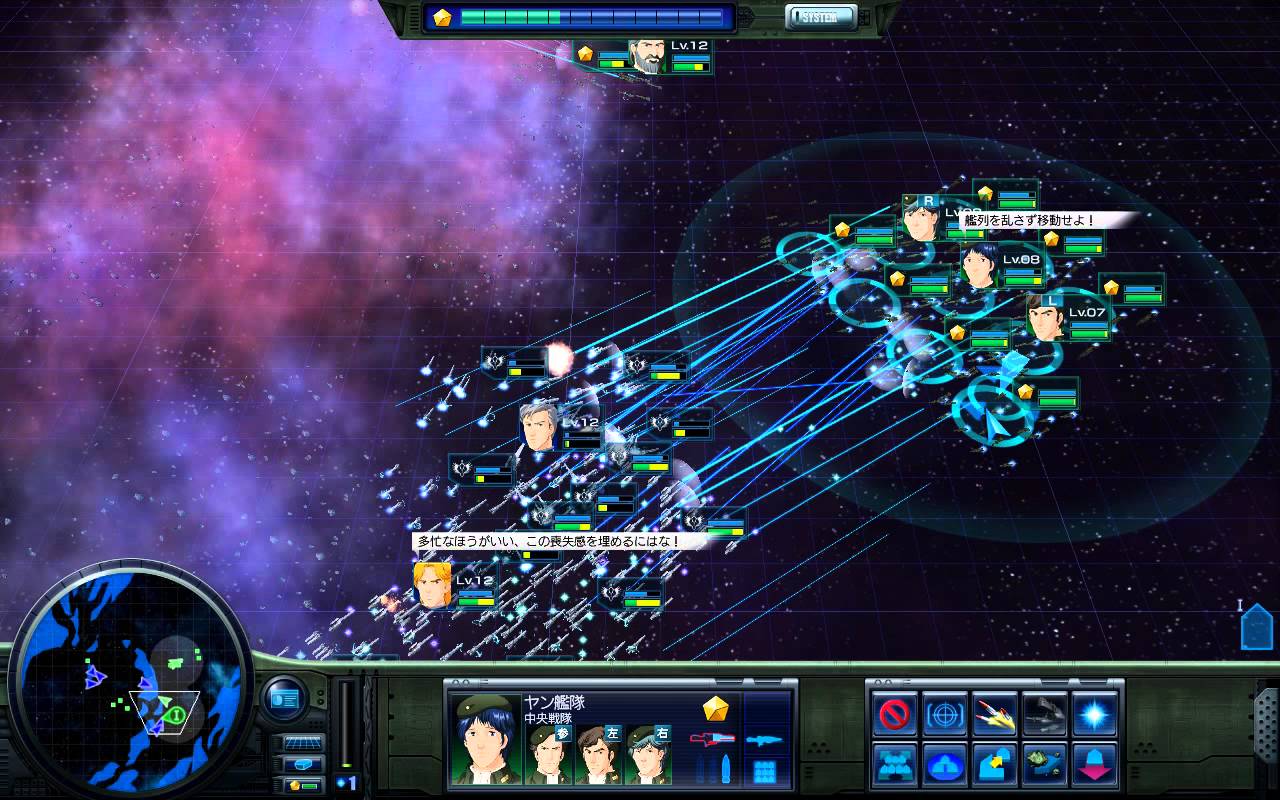The image size is (1280, 800).
Task: Open the SYSTEM menu
Action: coord(821,17)
